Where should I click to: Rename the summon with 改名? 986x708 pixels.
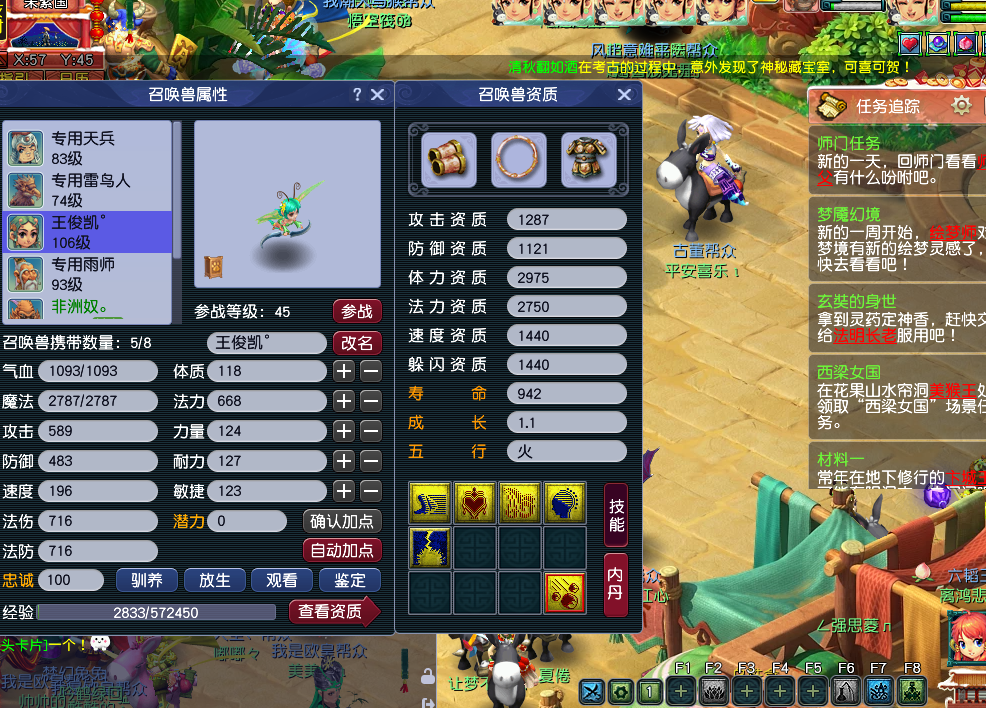(357, 343)
